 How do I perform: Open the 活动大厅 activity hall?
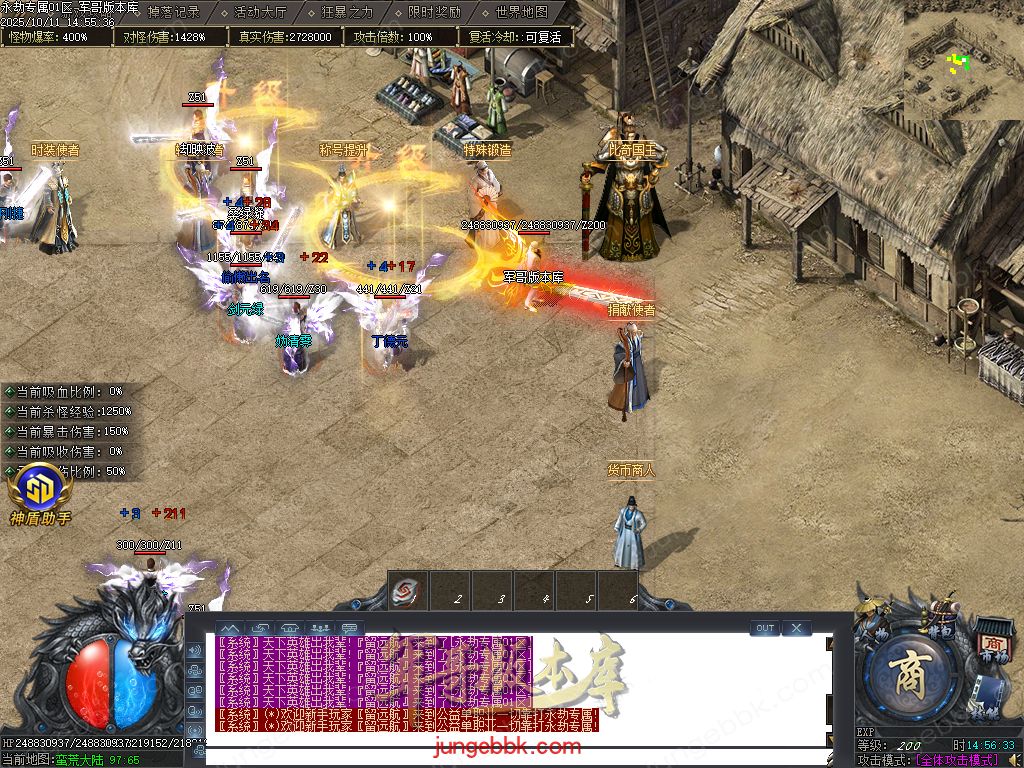(260, 13)
